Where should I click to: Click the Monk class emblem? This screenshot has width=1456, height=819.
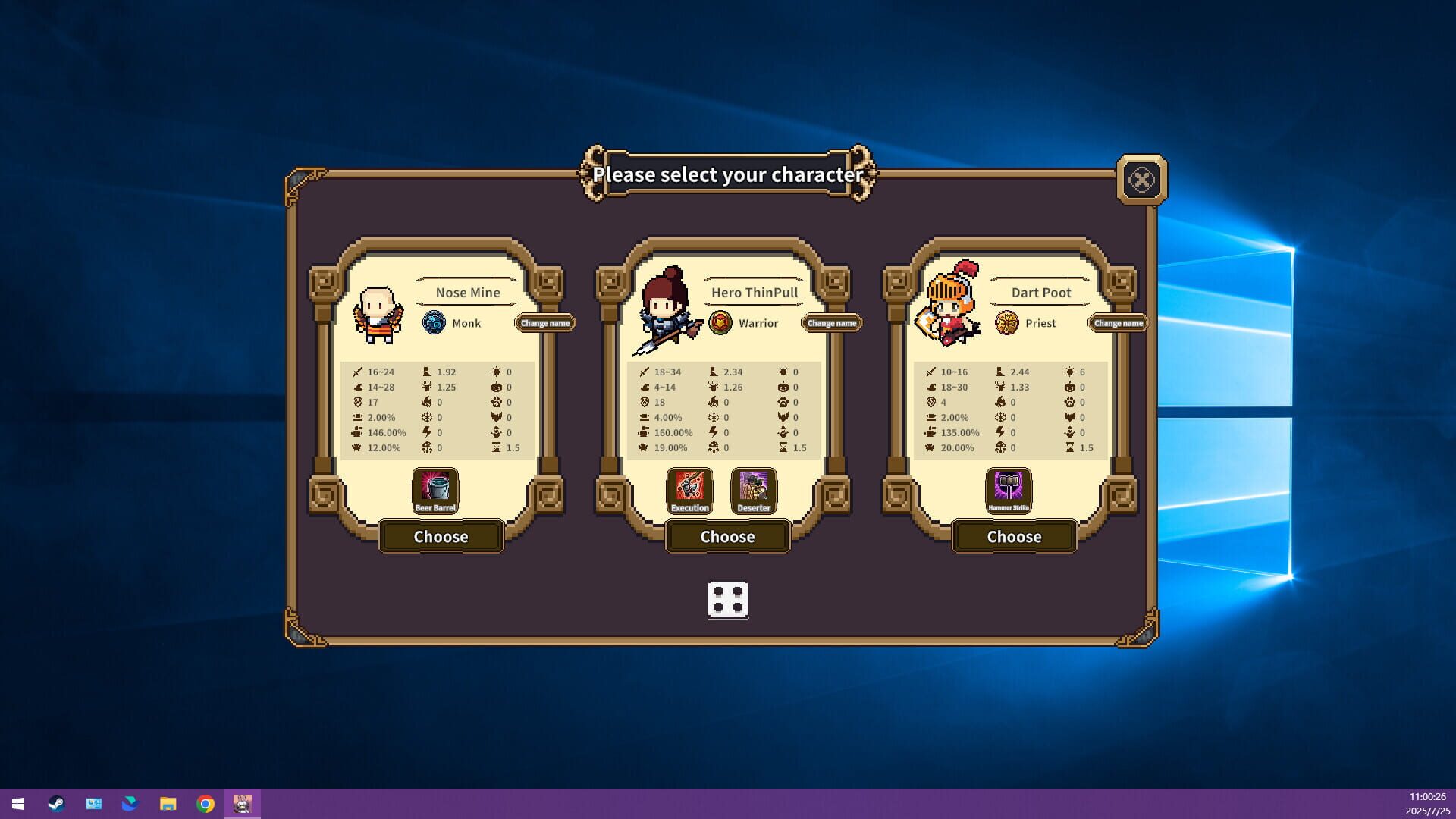click(x=434, y=322)
